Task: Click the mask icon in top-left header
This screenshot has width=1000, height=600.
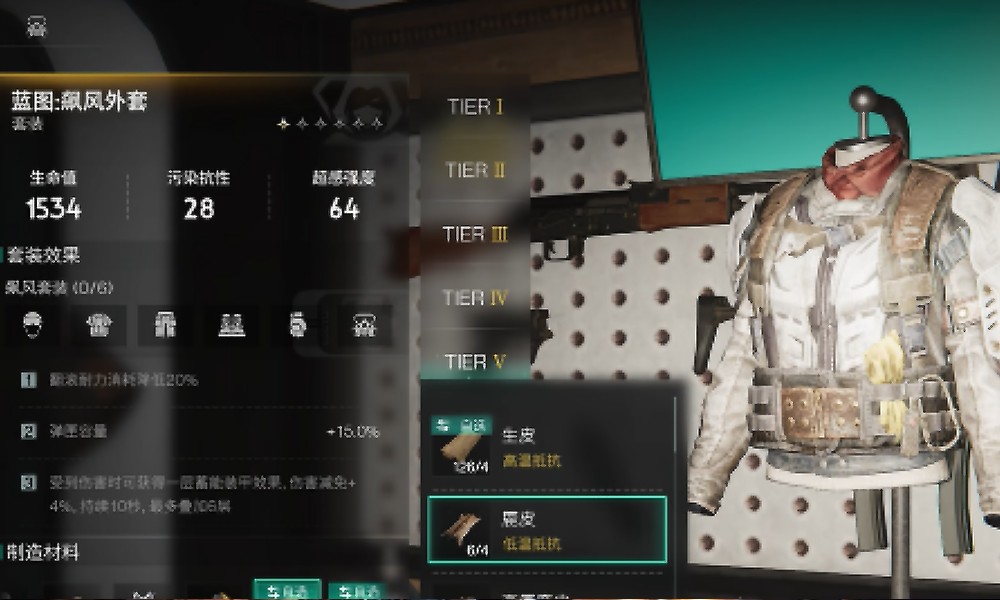Action: 38,27
